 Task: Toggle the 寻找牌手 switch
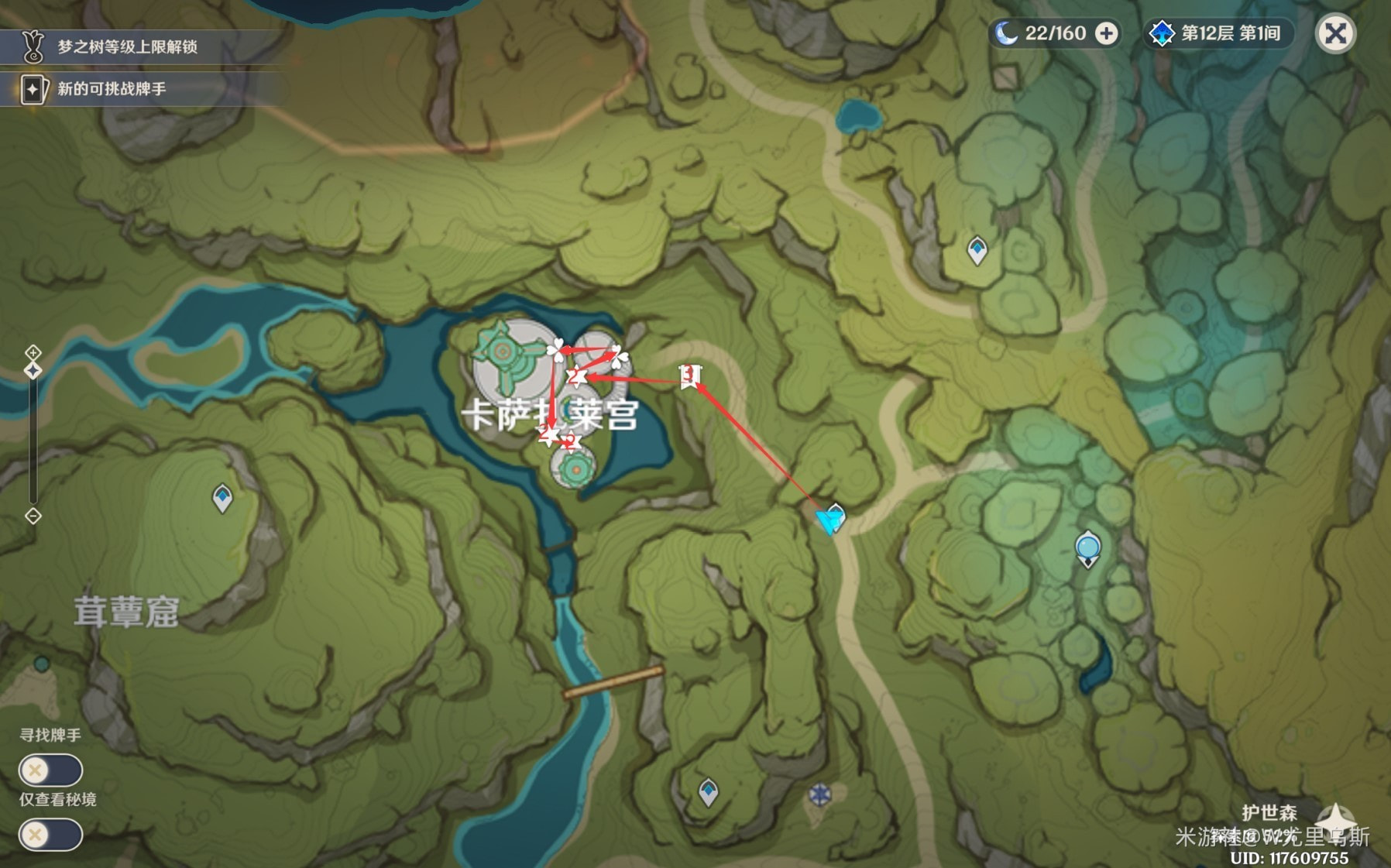point(50,770)
